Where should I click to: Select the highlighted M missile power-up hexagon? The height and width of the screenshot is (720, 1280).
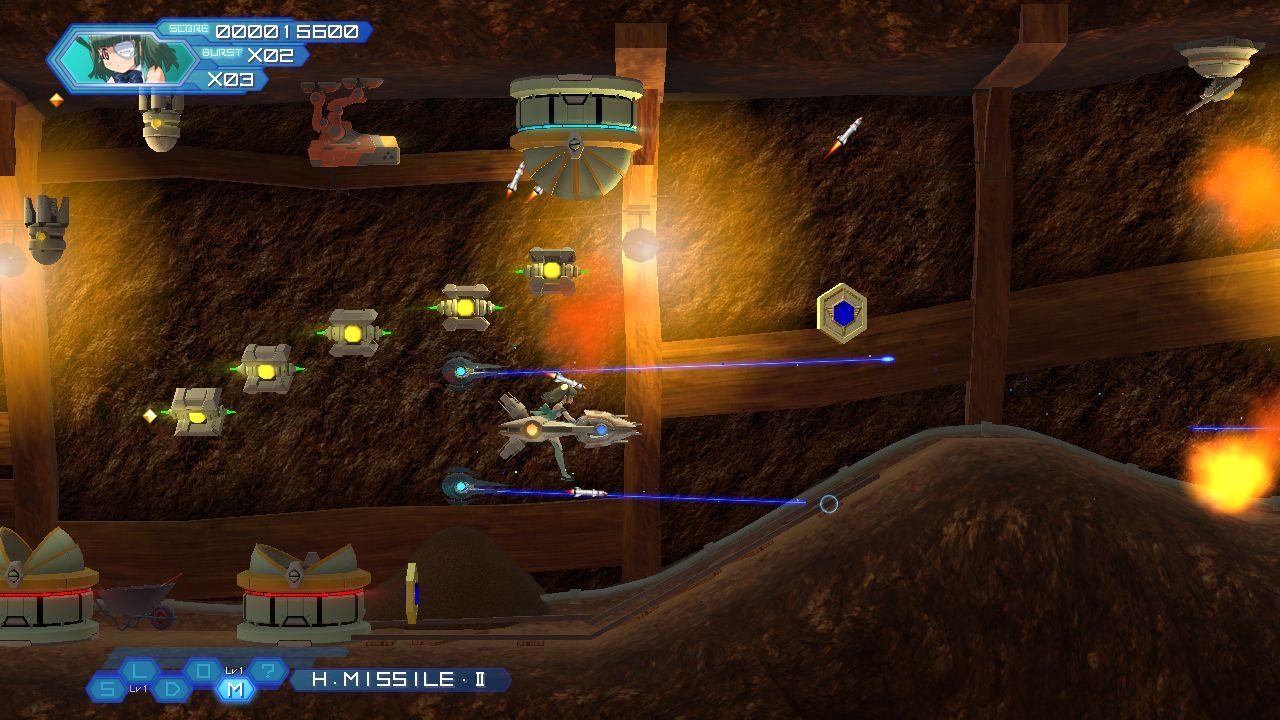click(x=236, y=689)
